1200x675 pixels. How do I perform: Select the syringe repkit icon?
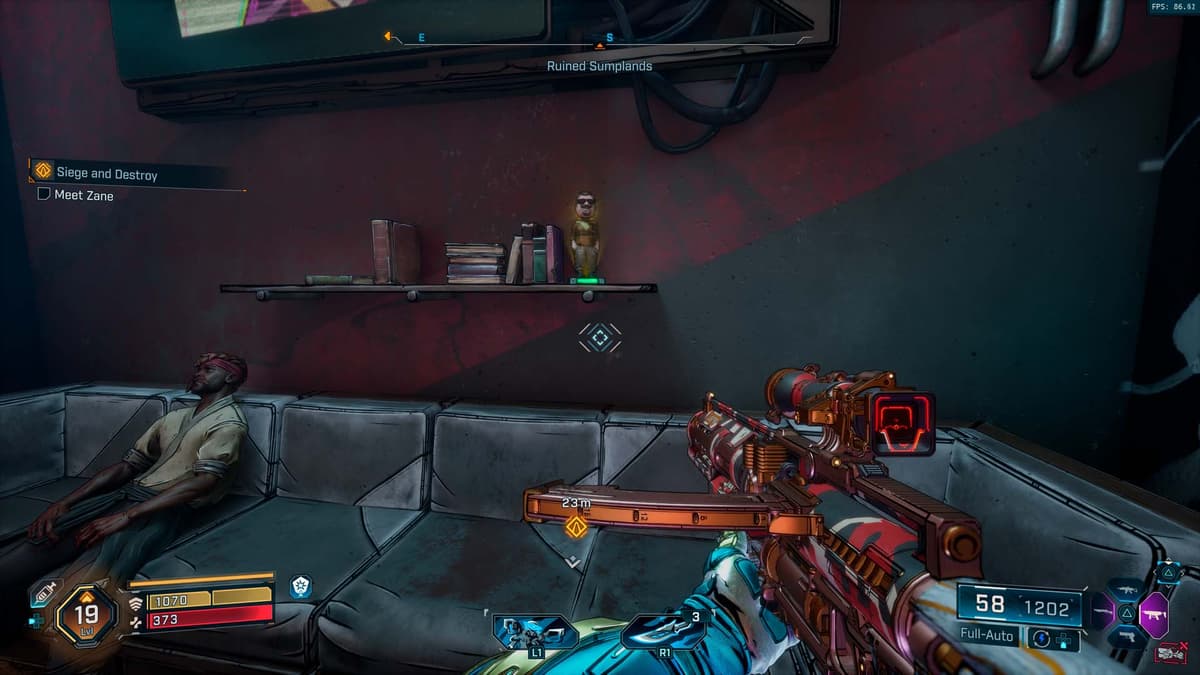click(x=43, y=593)
